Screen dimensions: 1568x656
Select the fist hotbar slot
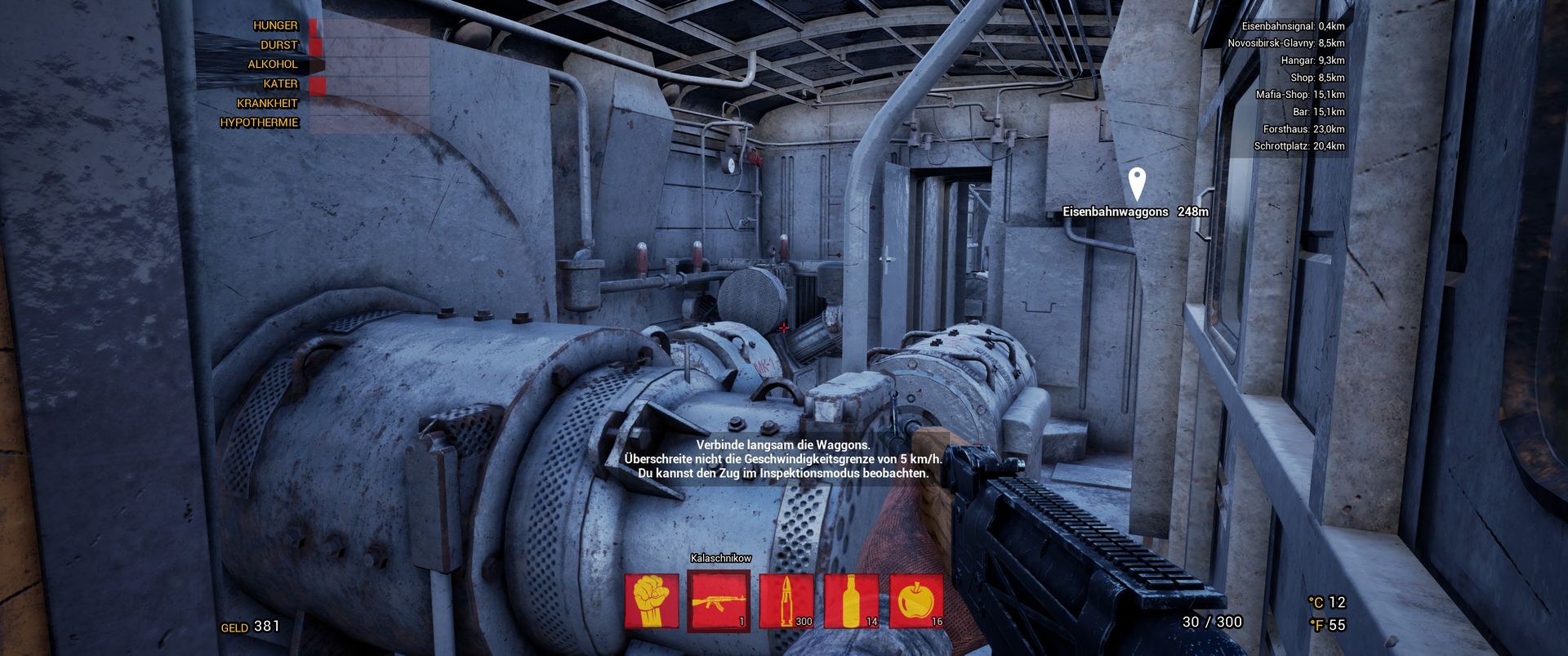(x=652, y=601)
